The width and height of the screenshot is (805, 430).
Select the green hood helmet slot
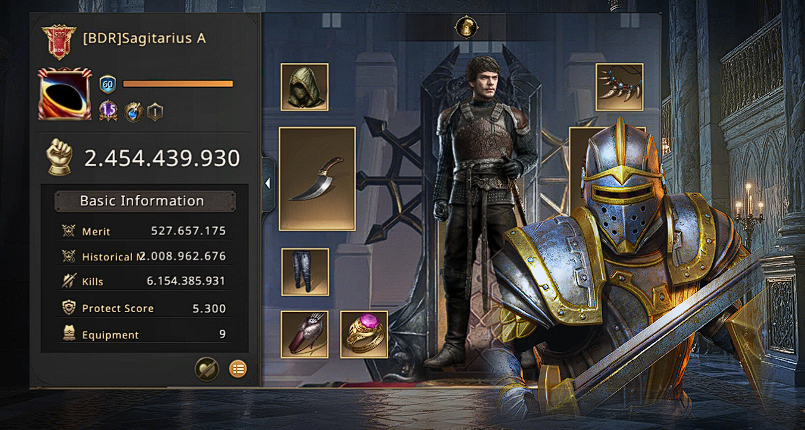pos(305,87)
